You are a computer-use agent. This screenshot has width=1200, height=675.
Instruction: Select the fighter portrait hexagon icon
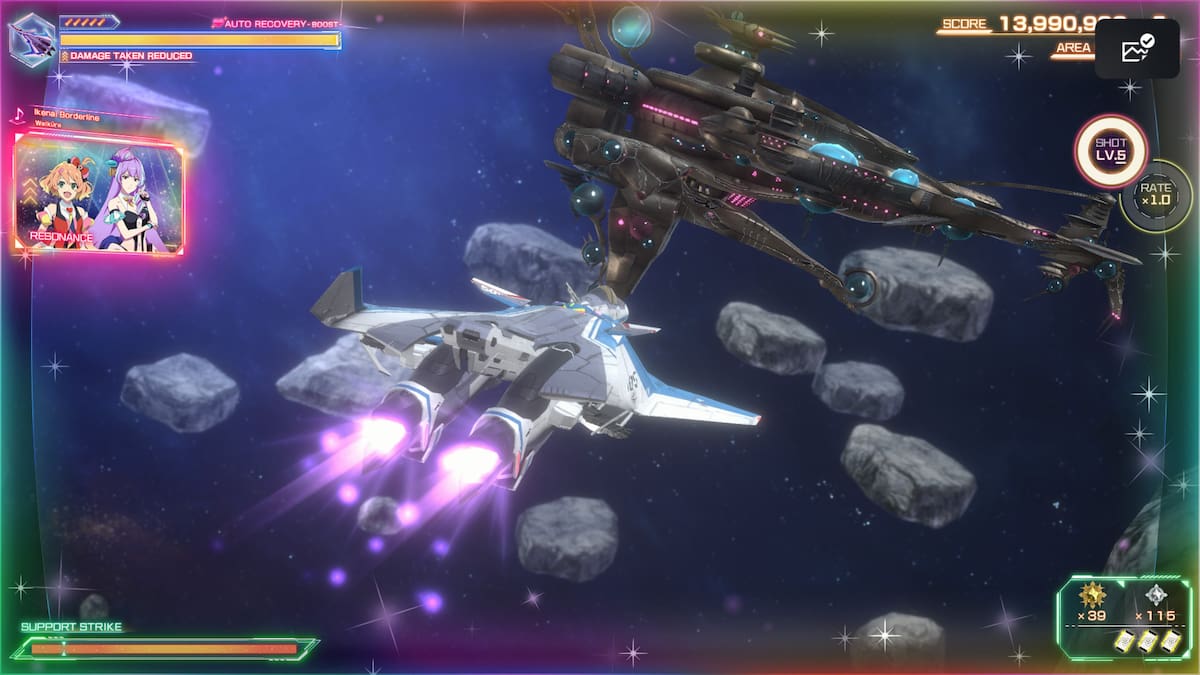[x=32, y=38]
